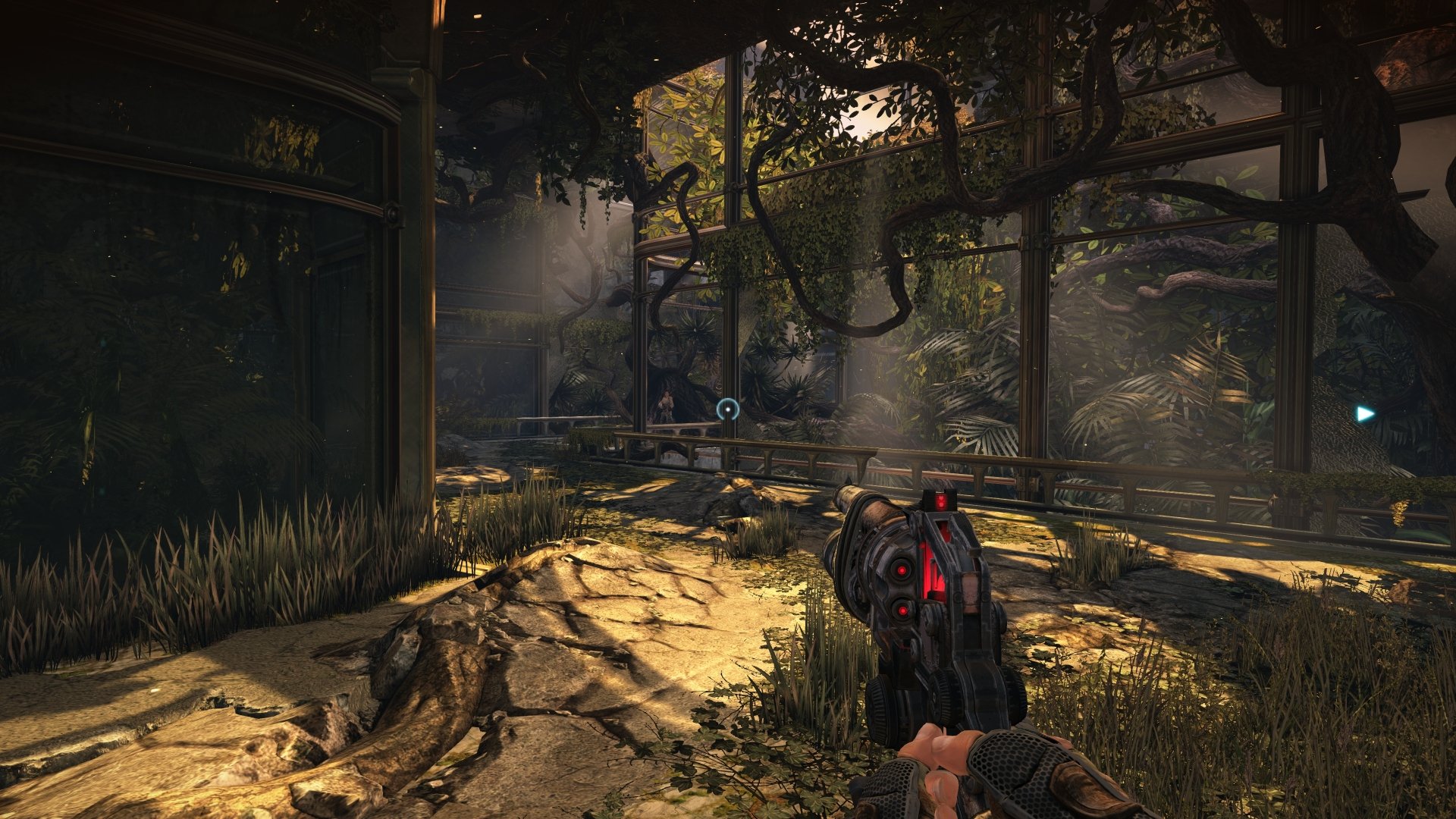Click the blue objective waypoint arrow
Viewport: 1456px width, 819px height.
(x=1365, y=414)
